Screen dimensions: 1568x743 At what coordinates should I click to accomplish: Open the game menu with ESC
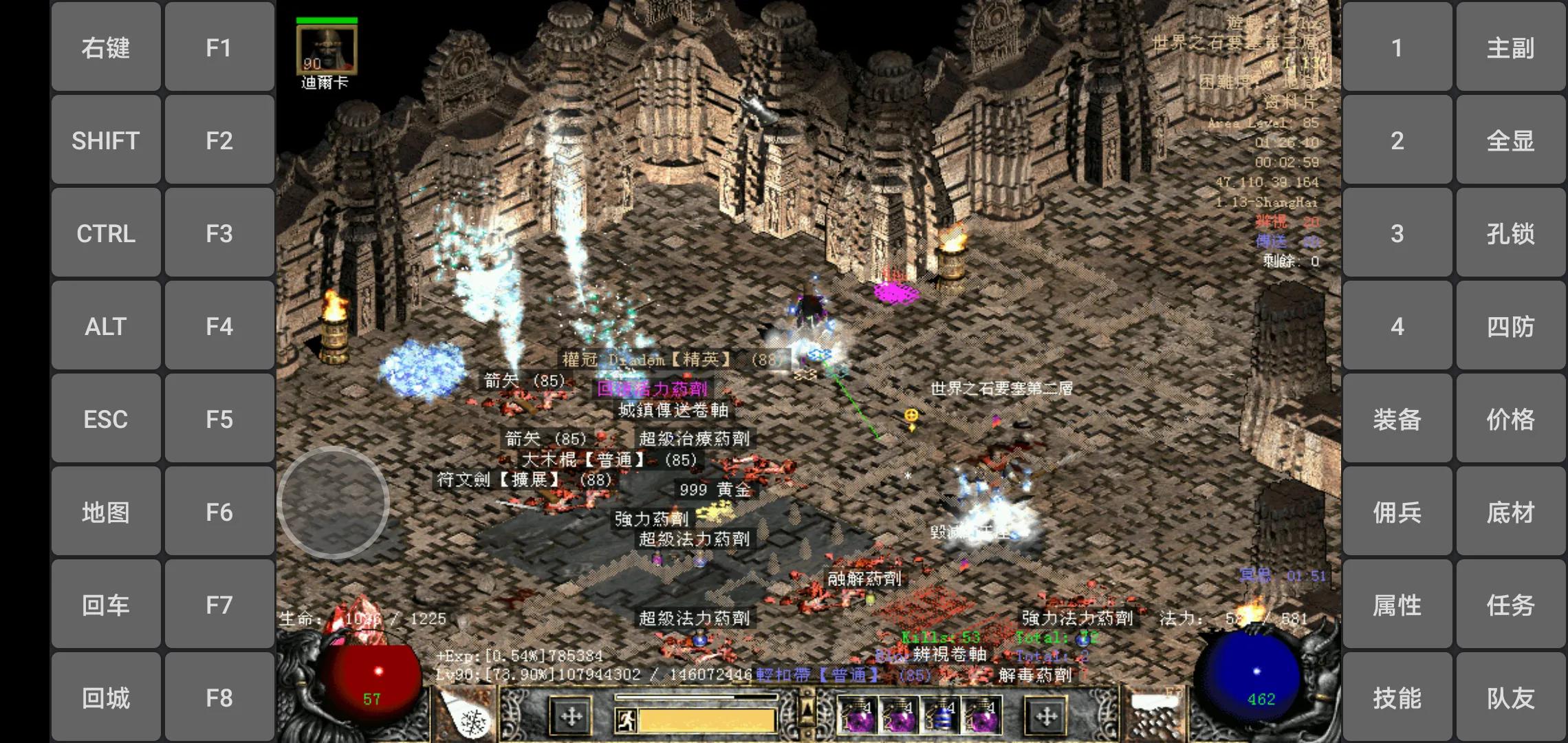(x=106, y=419)
